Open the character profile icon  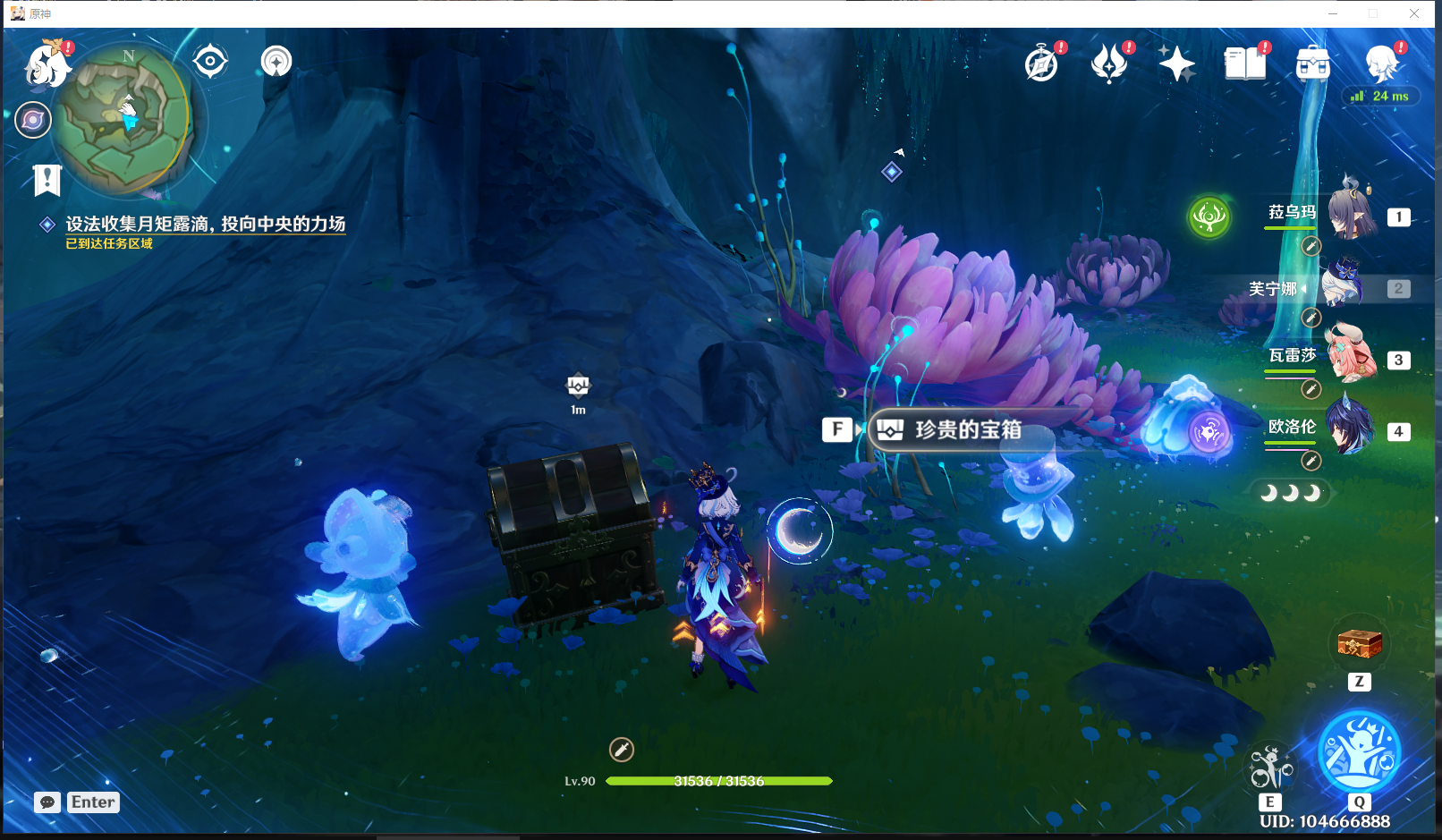pos(1381,64)
